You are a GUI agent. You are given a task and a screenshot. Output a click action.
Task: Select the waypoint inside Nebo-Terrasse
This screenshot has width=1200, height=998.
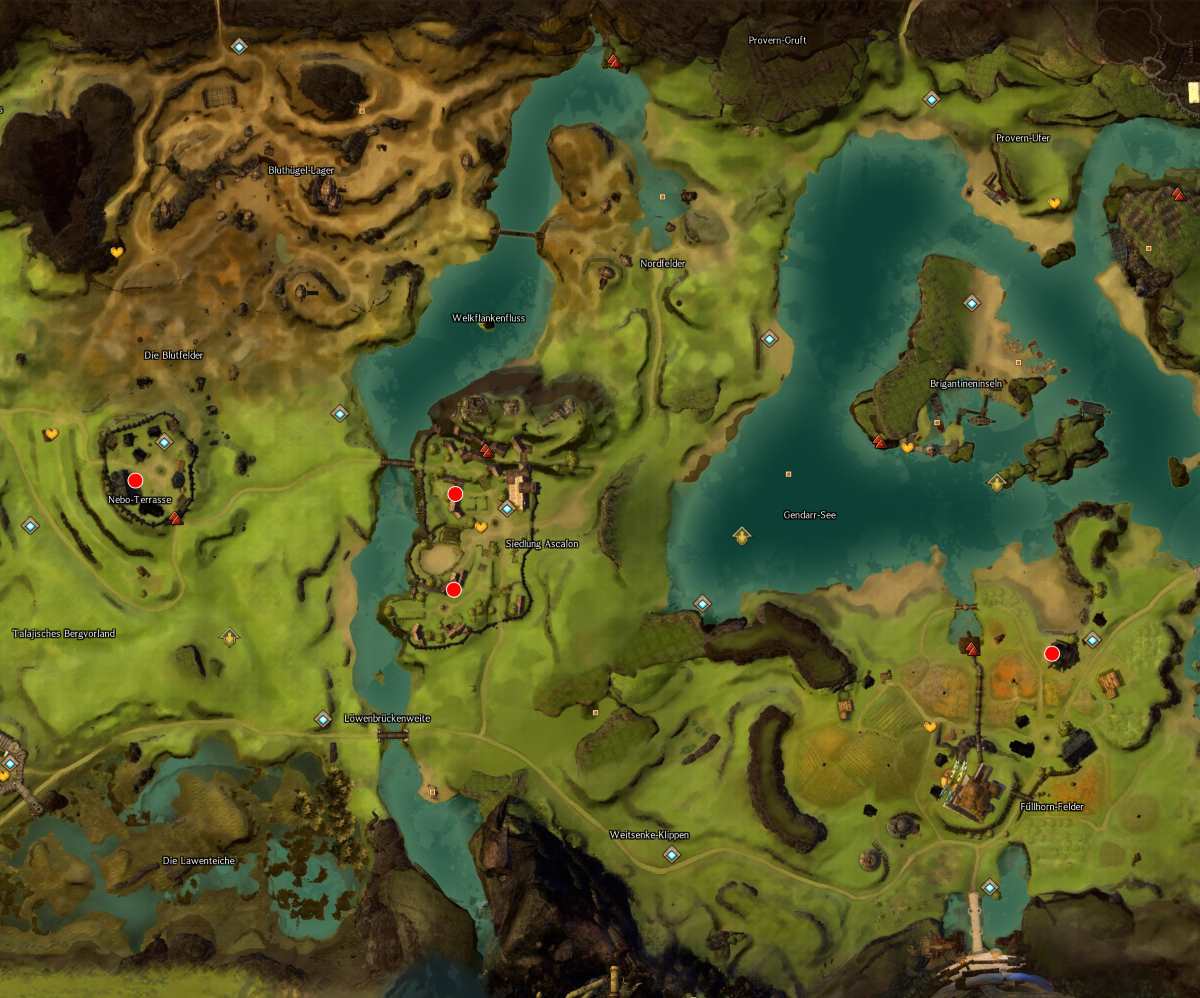(x=164, y=442)
